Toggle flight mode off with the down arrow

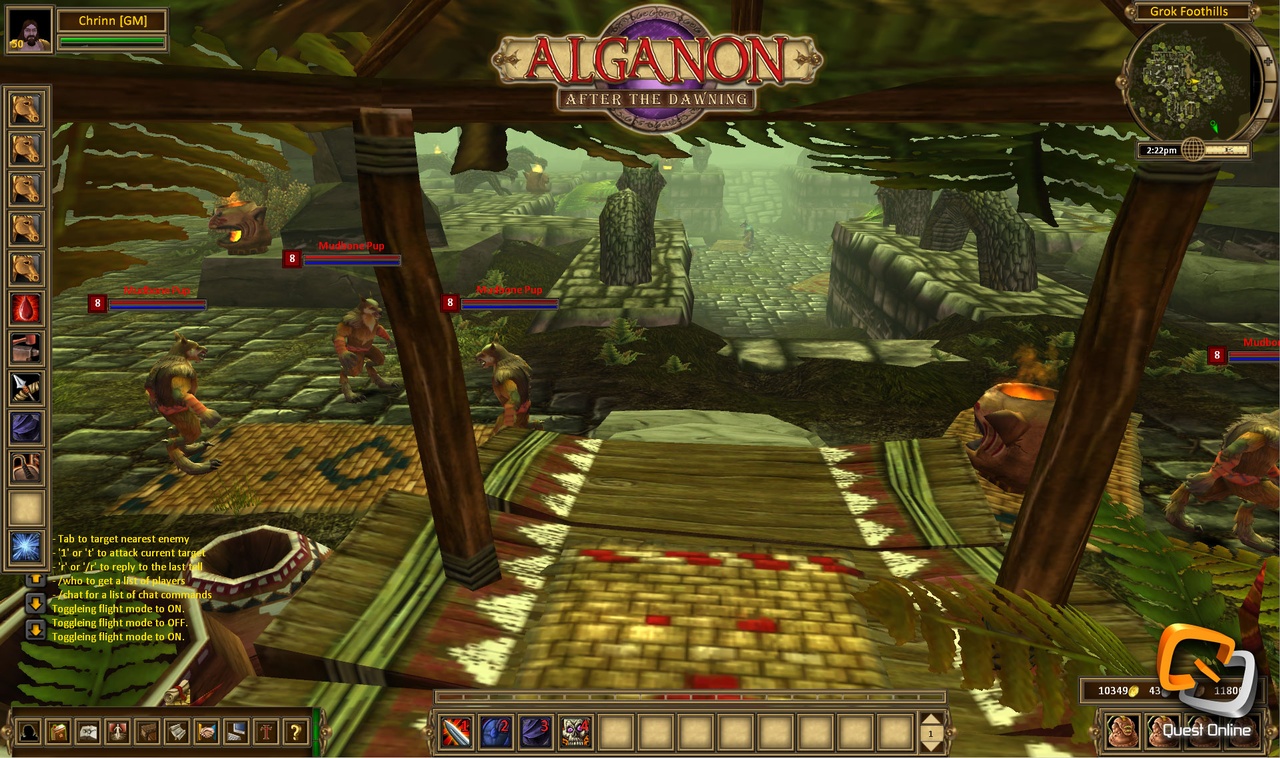pyautogui.click(x=35, y=603)
